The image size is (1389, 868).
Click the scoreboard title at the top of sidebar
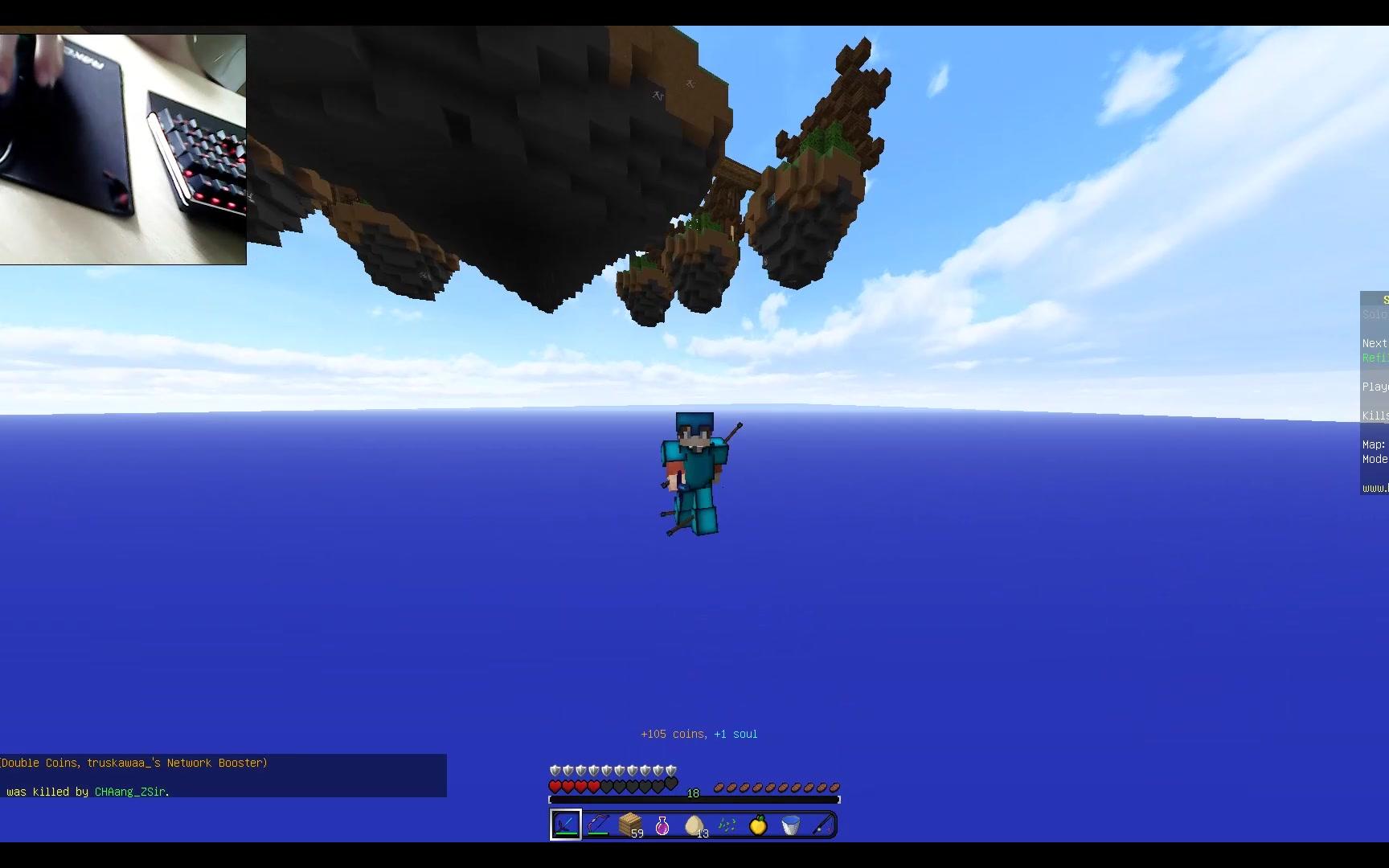coord(1383,298)
